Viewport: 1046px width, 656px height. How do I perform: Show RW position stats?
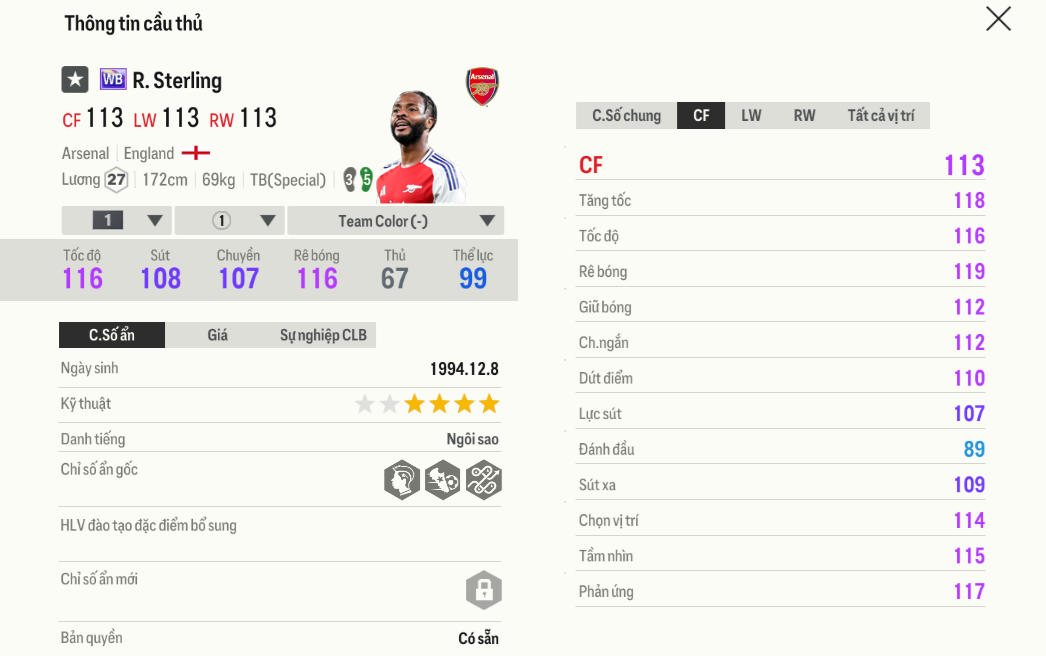coord(804,116)
